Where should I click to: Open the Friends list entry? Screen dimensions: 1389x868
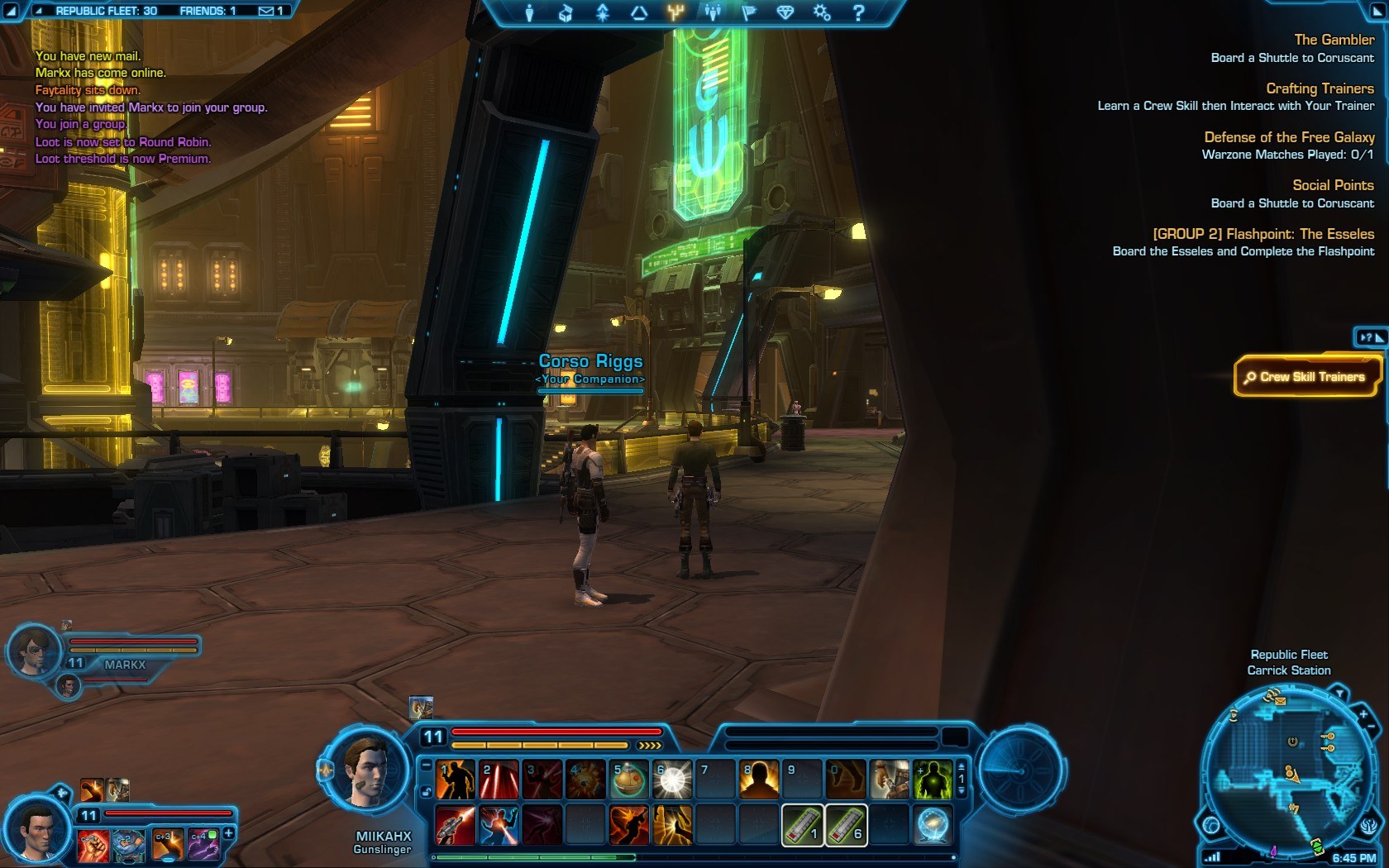(208, 11)
